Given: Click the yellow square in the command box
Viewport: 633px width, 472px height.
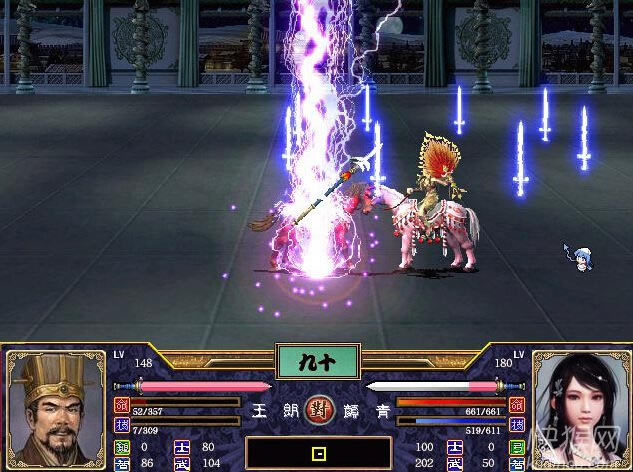Looking at the screenshot, I should [x=319, y=454].
